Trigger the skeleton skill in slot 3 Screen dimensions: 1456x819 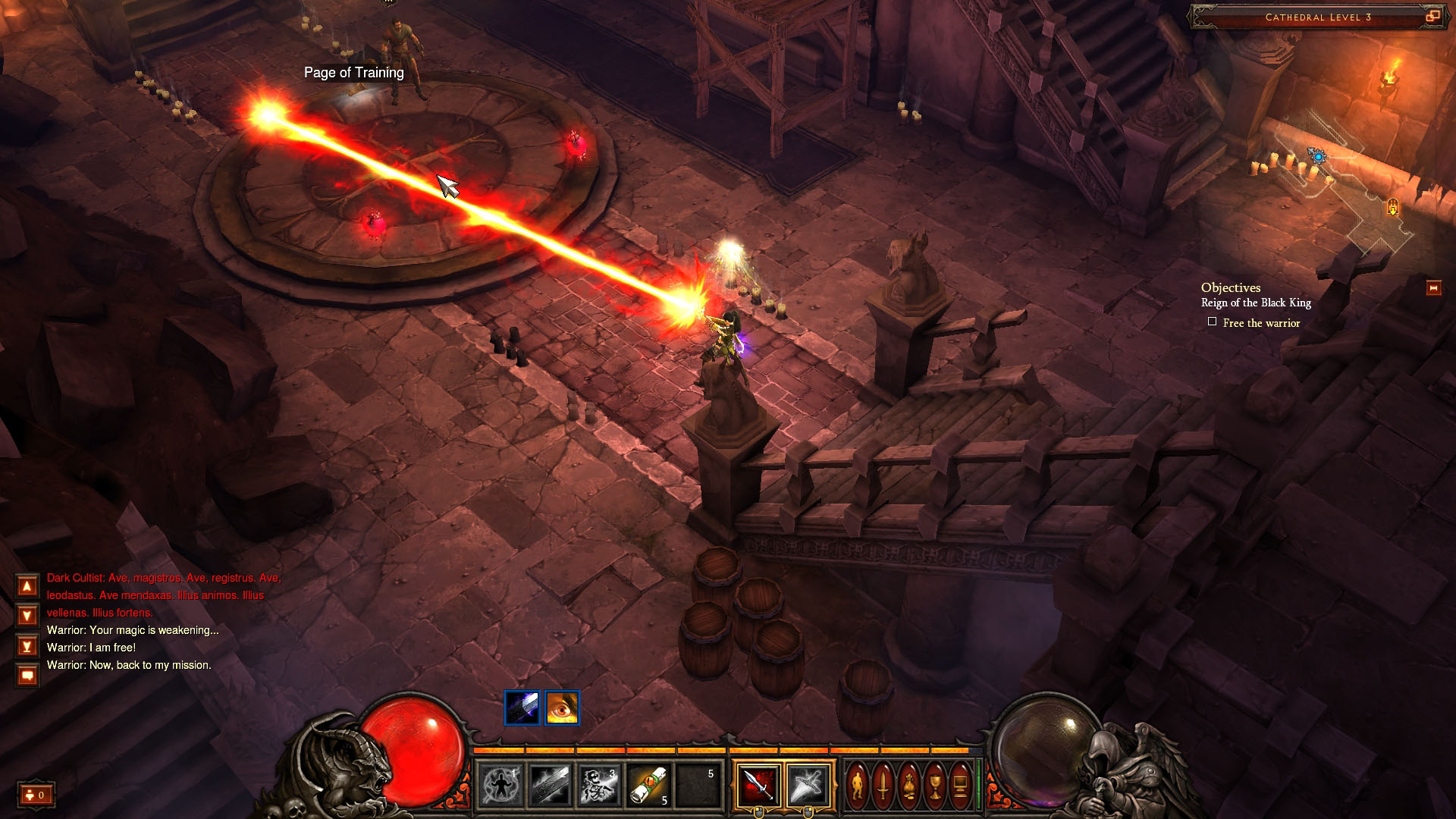599,785
